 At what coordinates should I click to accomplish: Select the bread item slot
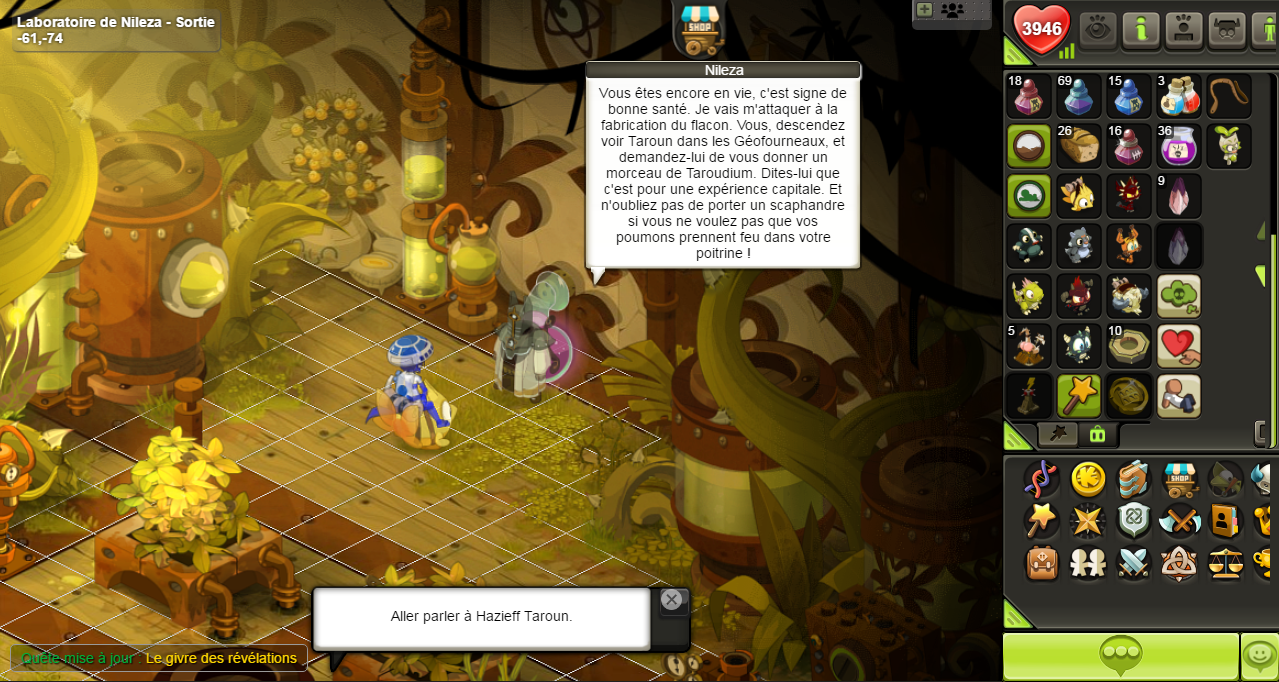pyautogui.click(x=1079, y=146)
